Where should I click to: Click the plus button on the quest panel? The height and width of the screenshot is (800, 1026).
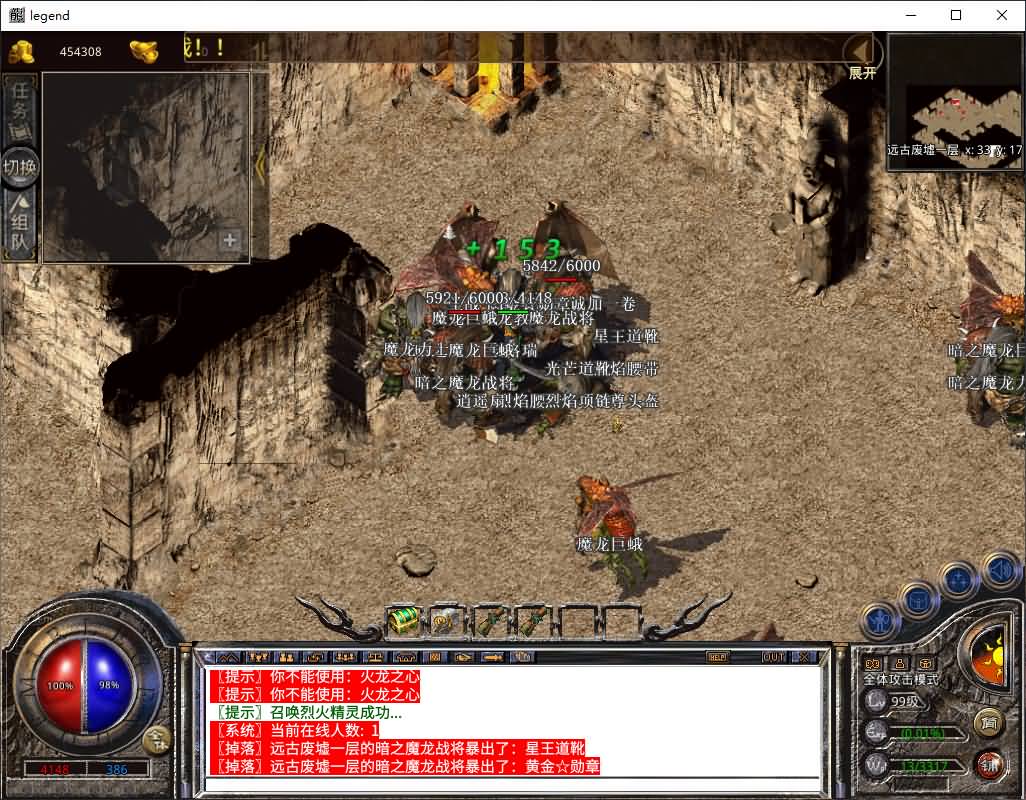tap(230, 240)
